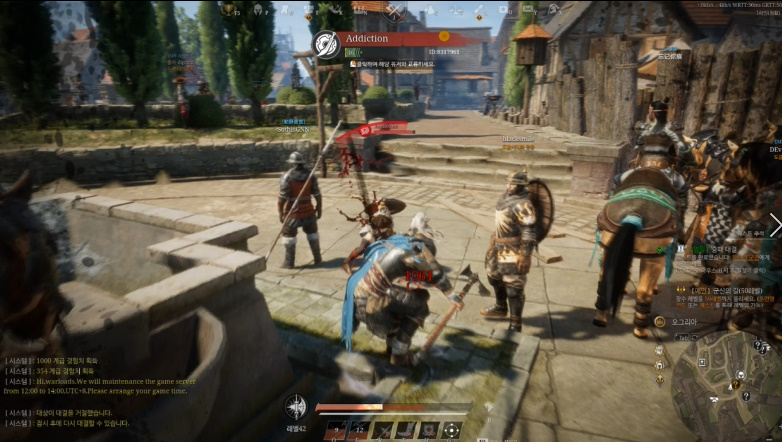Click the player class emblem above level 42
The width and height of the screenshot is (782, 442).
tap(295, 406)
